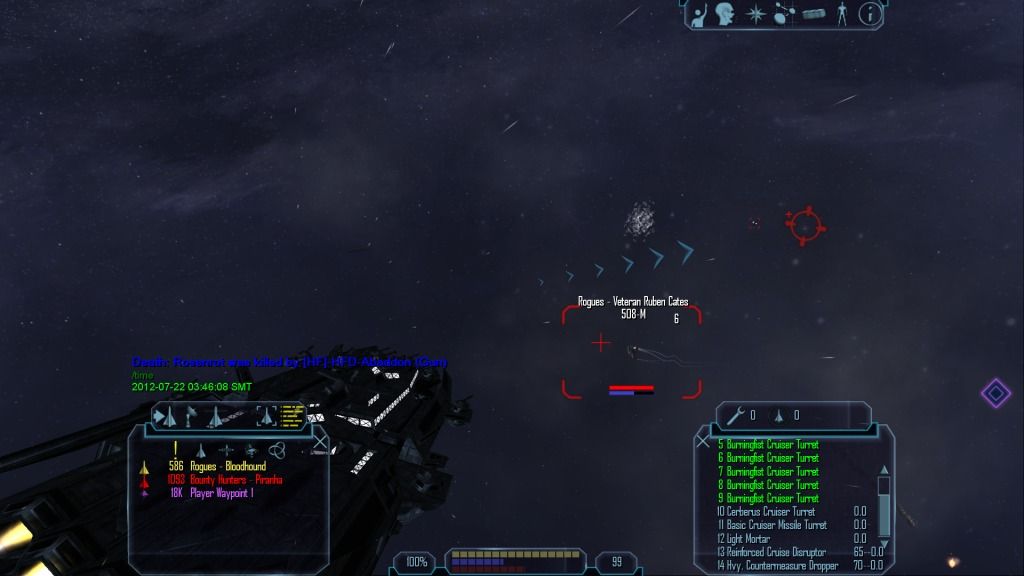Open the cargo inventory crate icon
Image resolution: width=1024 pixels, height=576 pixels.
click(813, 14)
